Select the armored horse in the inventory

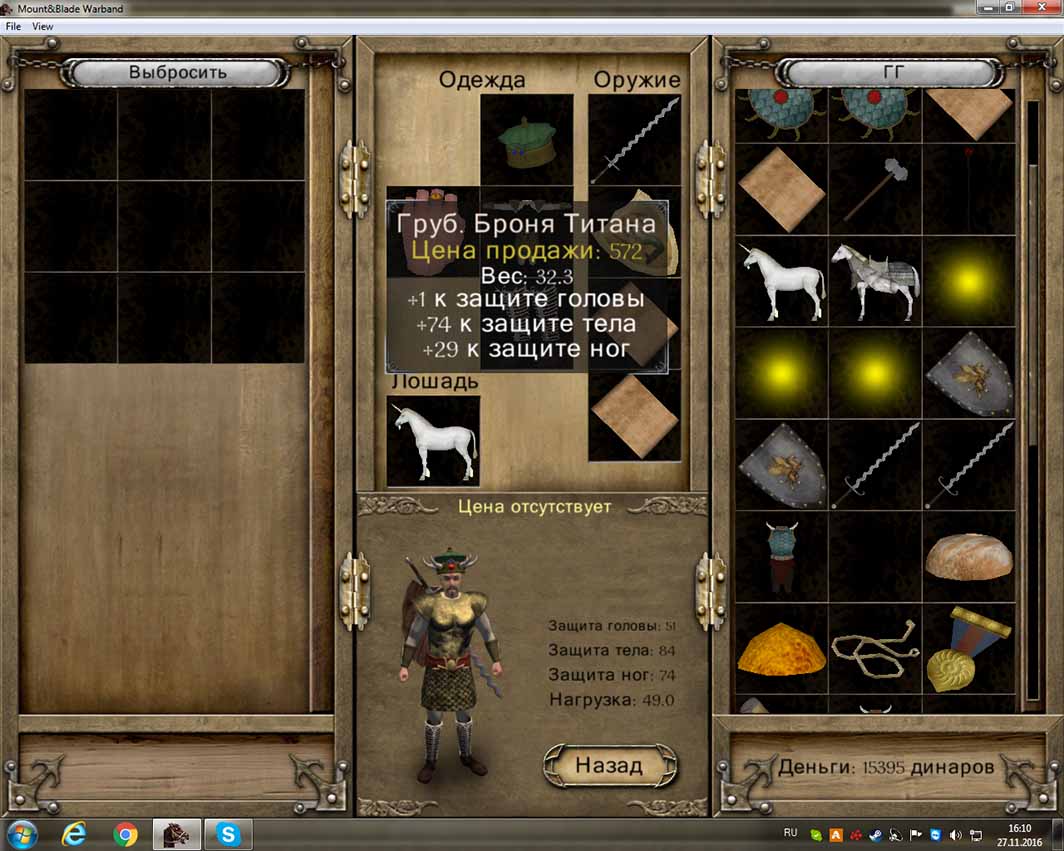point(875,282)
